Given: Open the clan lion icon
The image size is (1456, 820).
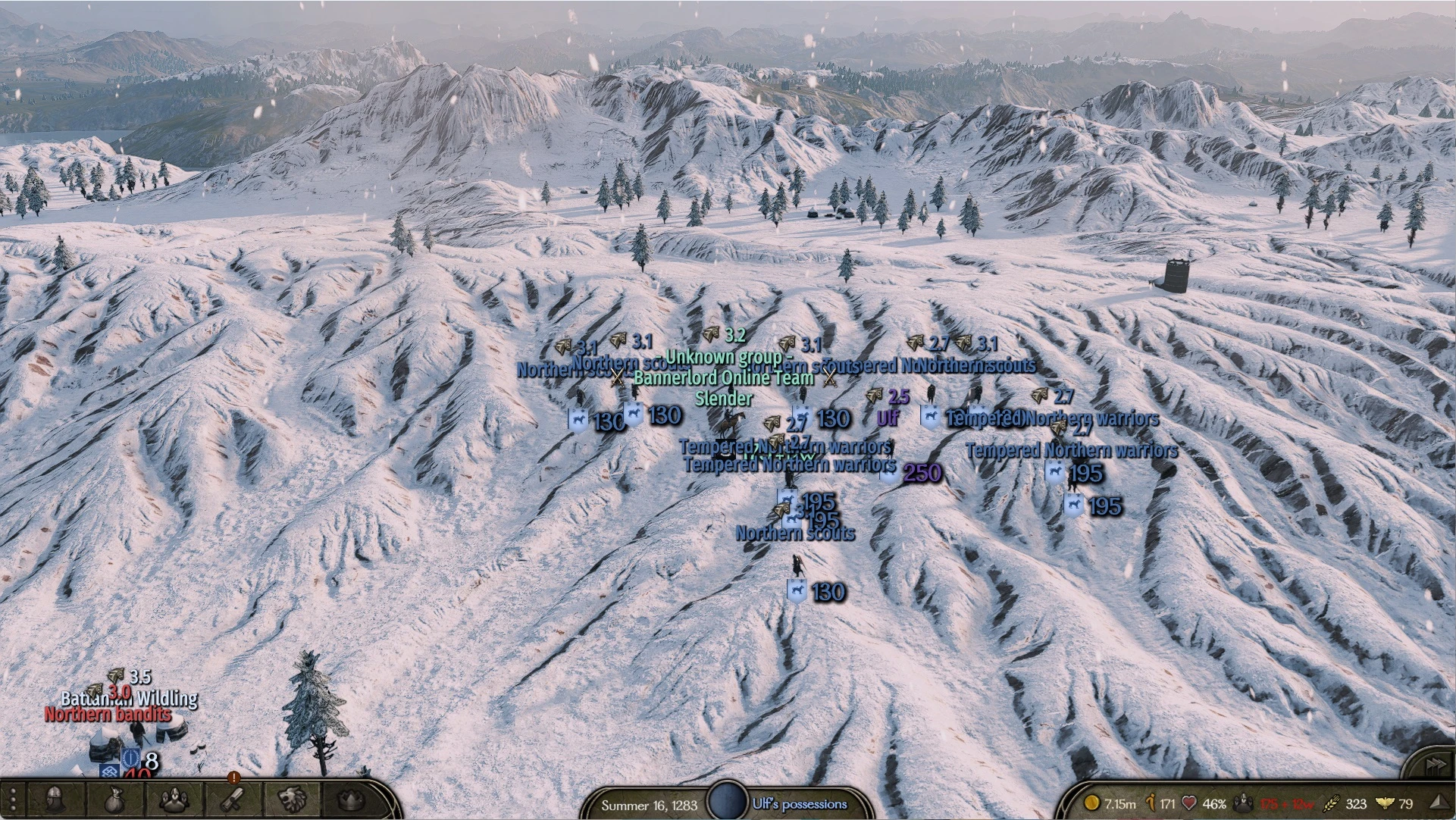Looking at the screenshot, I should (x=291, y=799).
